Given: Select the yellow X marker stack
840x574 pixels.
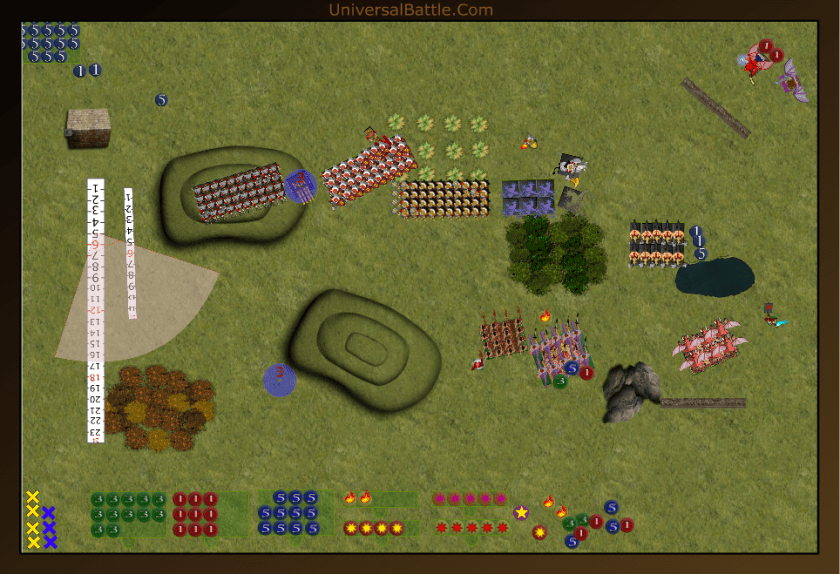Looking at the screenshot, I should click(32, 519).
